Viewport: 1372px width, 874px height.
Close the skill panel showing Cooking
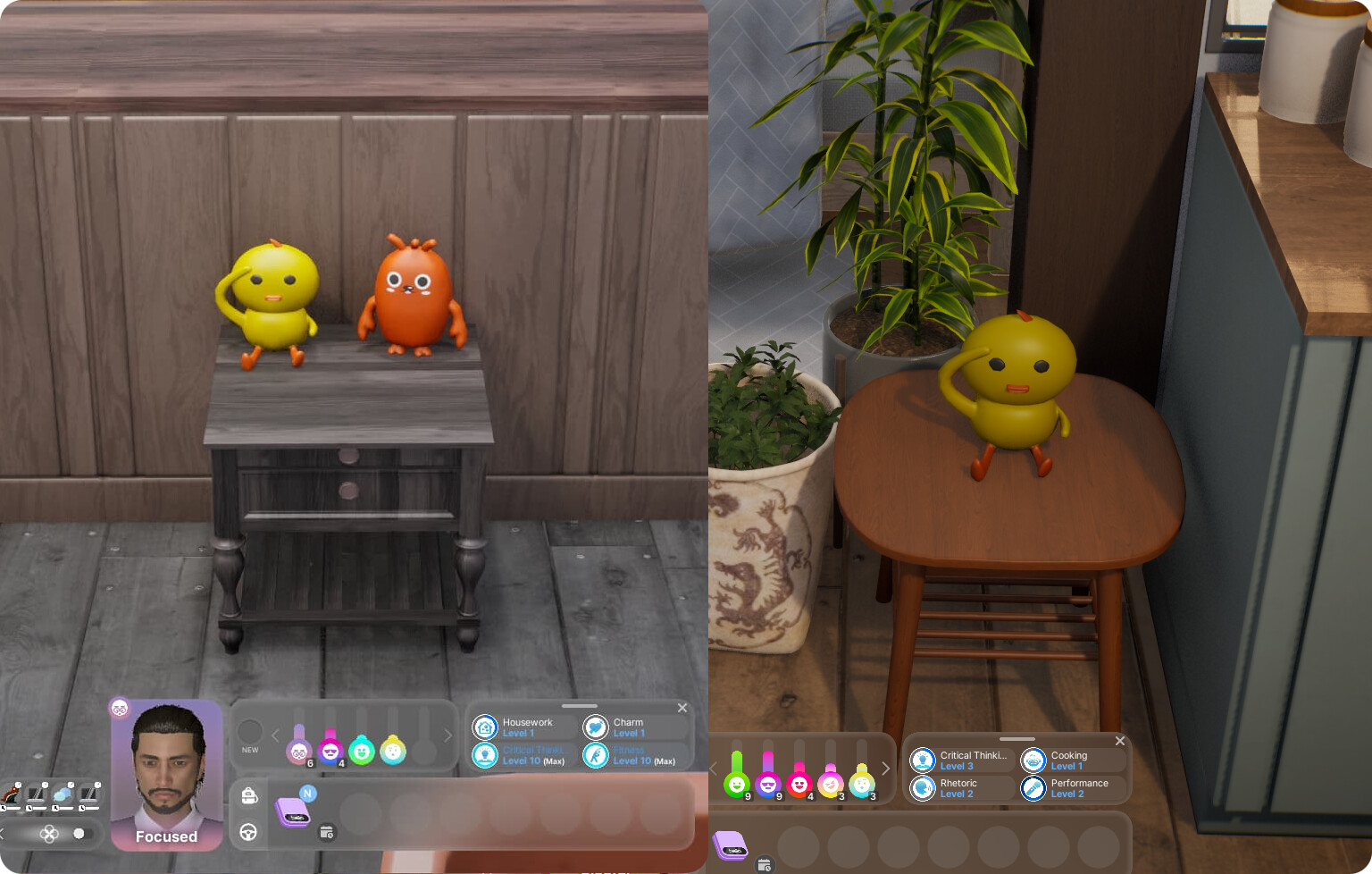click(1120, 741)
